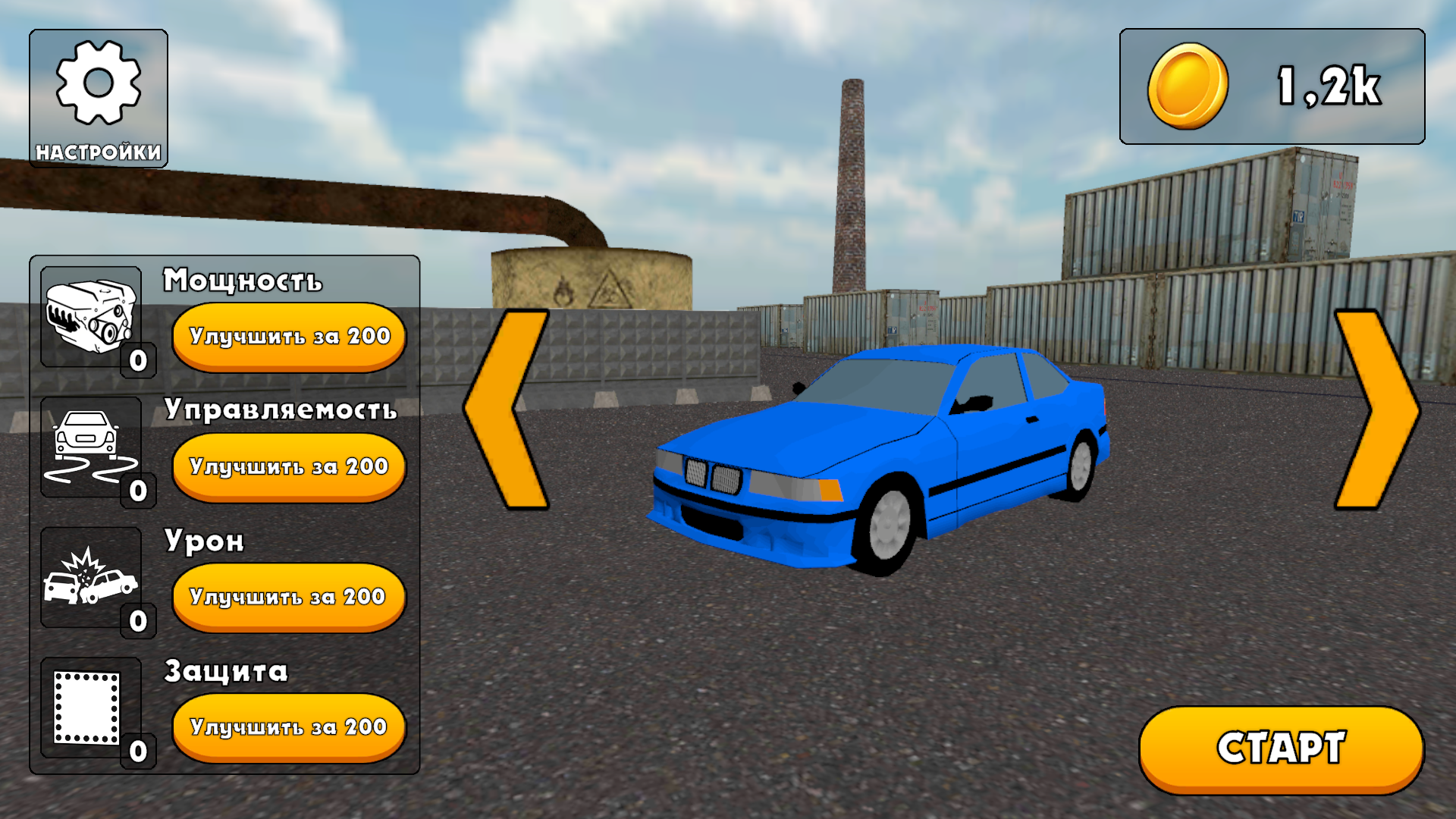Upgrade Мощность for 200 coins
This screenshot has height=819, width=1456.
(x=288, y=336)
